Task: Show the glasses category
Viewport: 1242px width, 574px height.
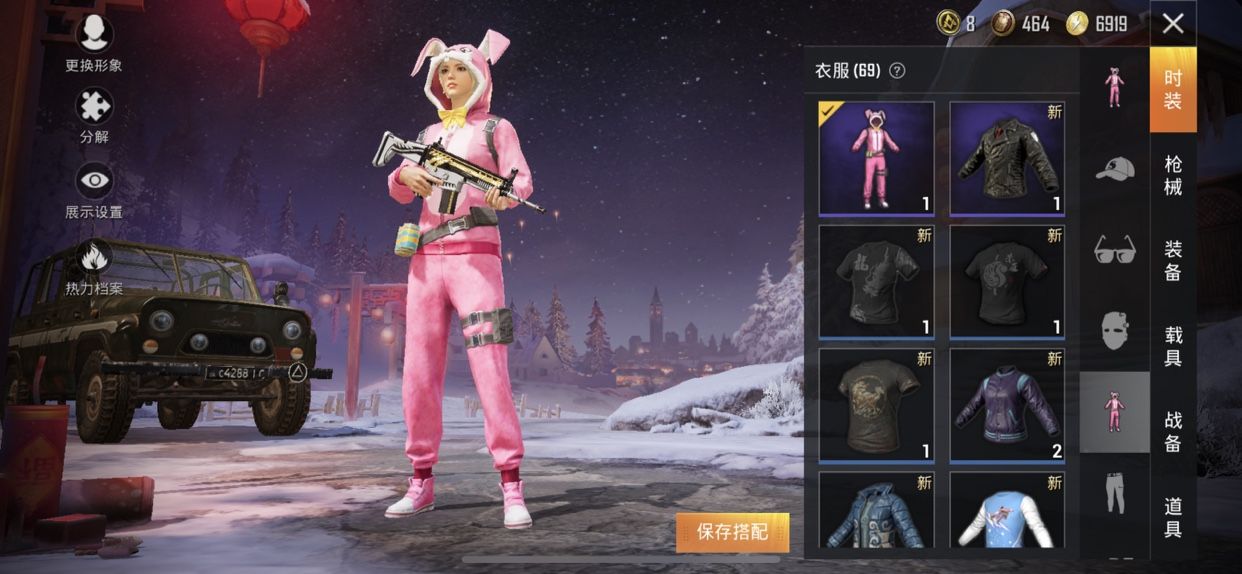Action: [1114, 249]
